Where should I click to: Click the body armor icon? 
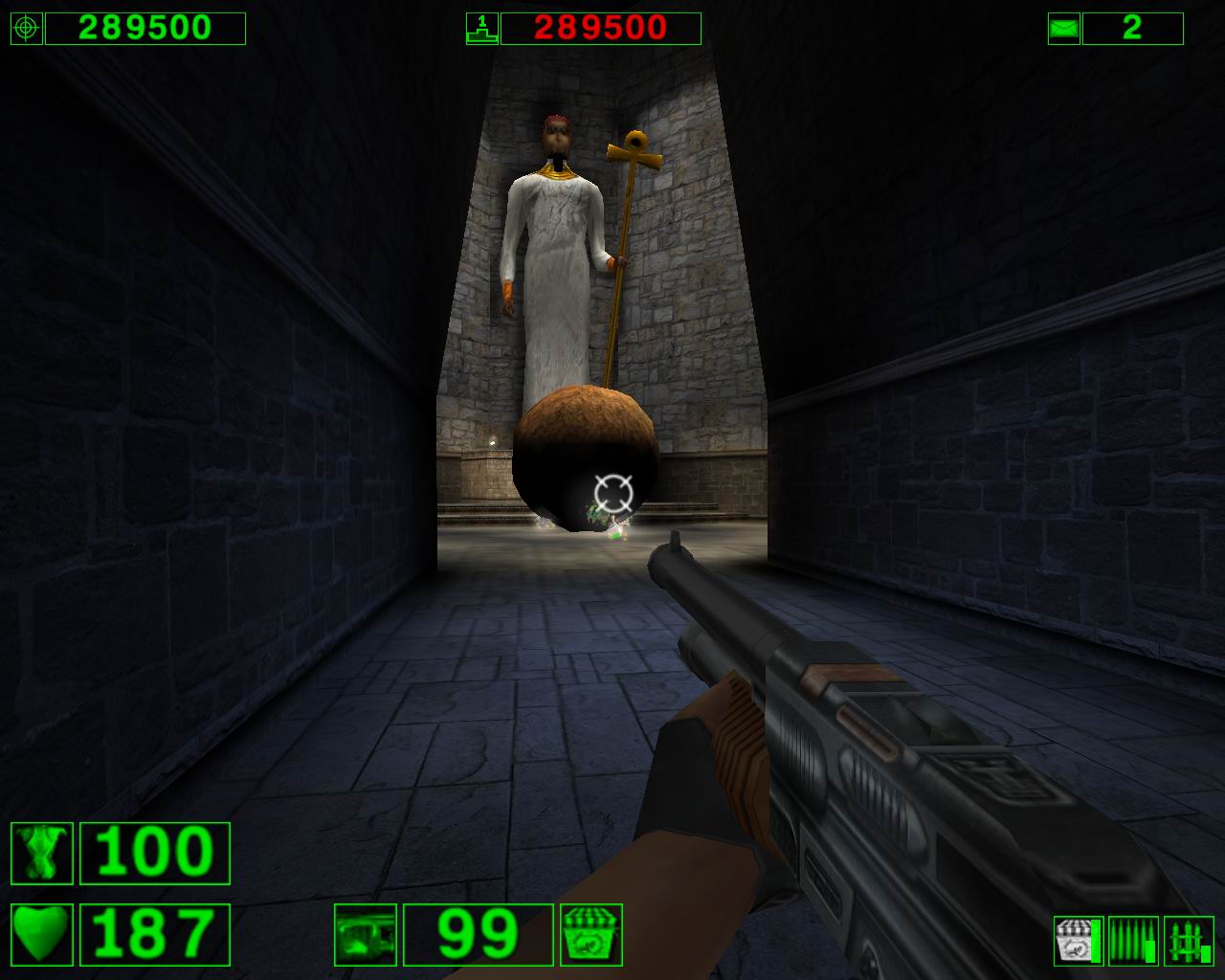(x=42, y=853)
